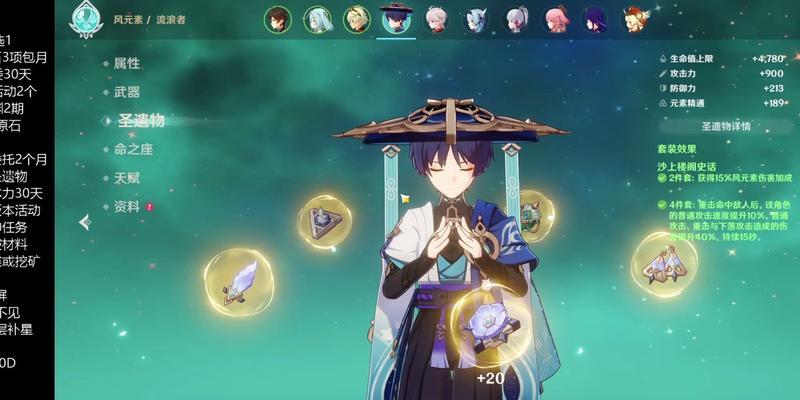Select the red-hatted Klee portrait
Screen dimensions: 800x400
click(634, 19)
